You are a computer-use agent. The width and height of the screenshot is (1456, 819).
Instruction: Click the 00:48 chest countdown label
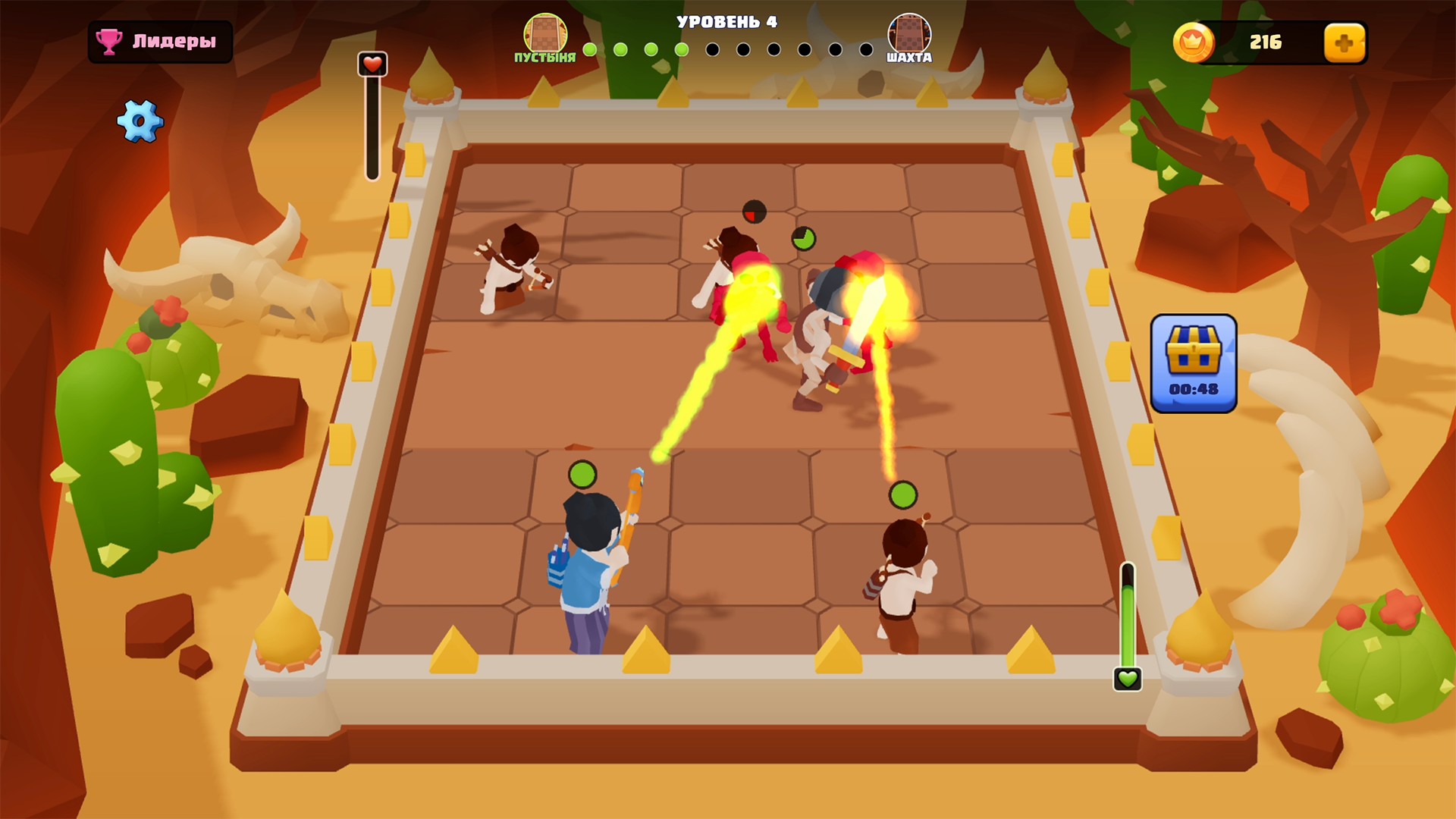tap(1194, 388)
